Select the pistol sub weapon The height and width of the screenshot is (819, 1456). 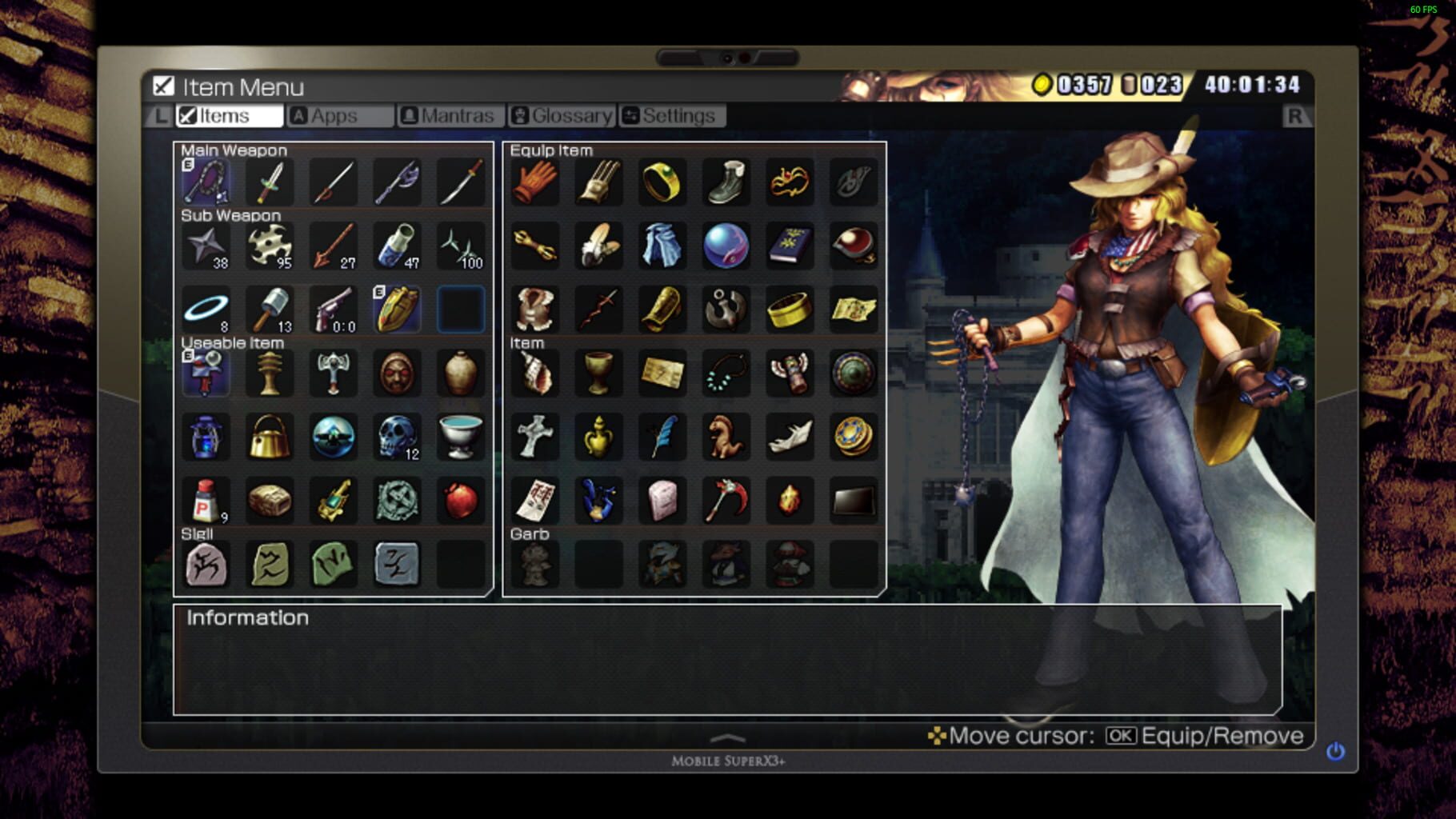coord(334,310)
